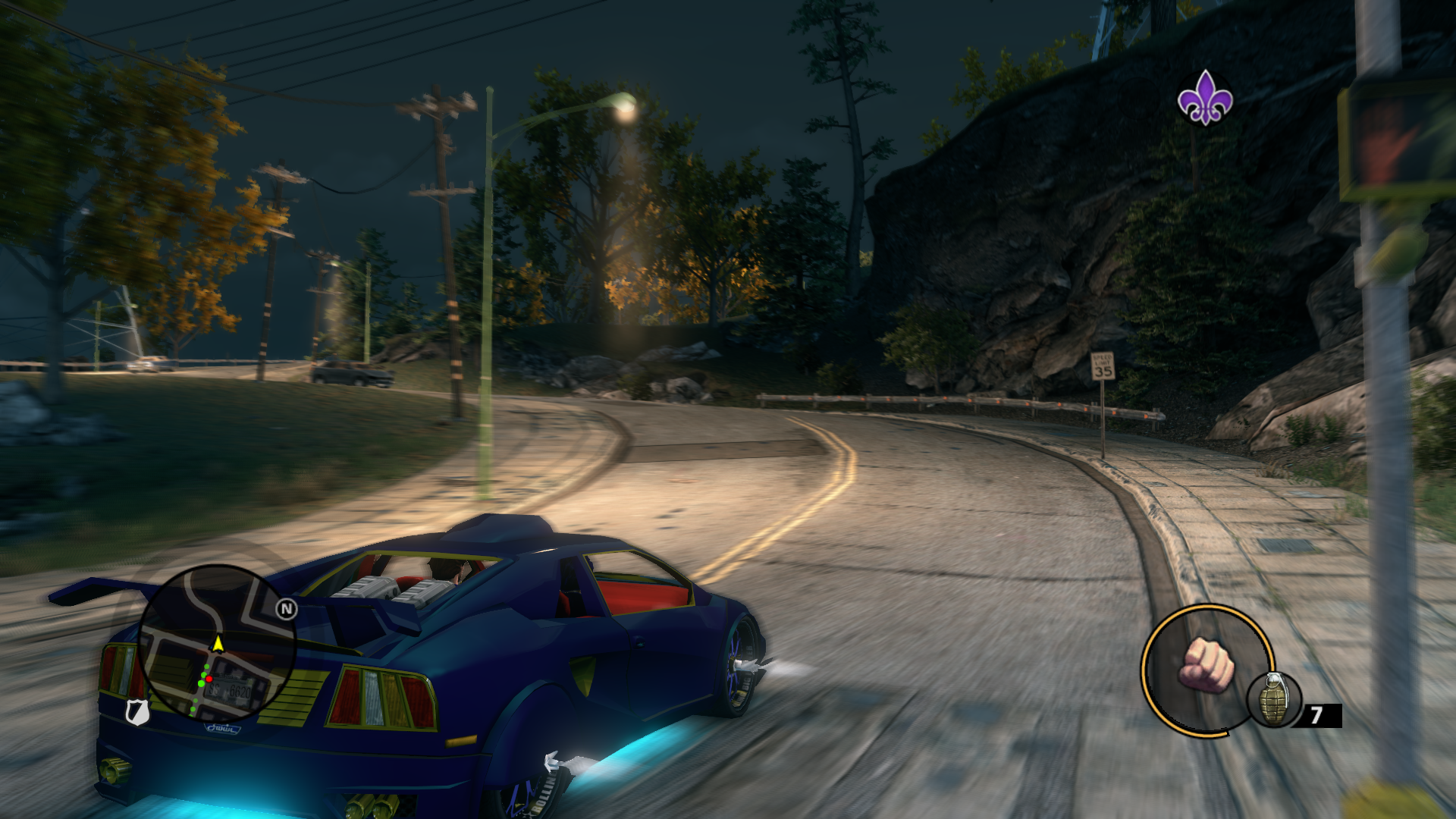Click the shield icon beside the minimap
Viewport: 1456px width, 819px height.
click(136, 711)
